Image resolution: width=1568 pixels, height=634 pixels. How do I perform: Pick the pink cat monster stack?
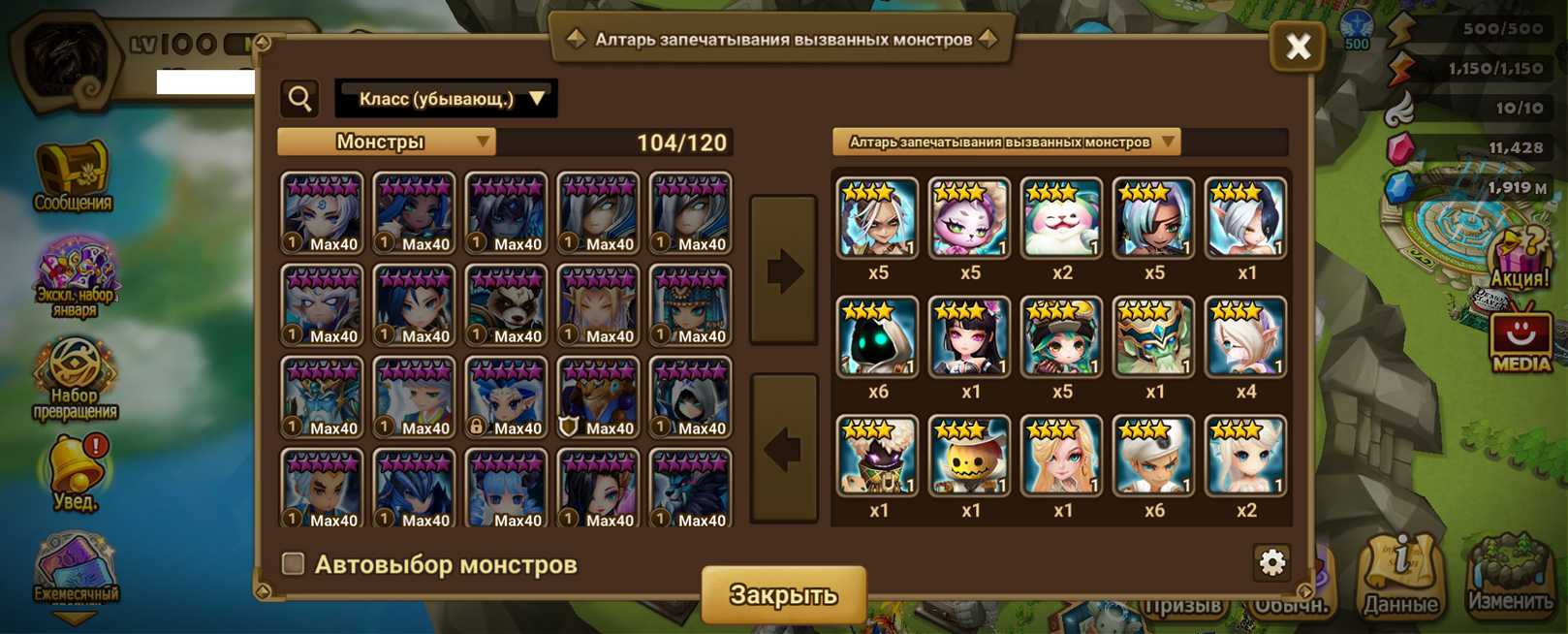(969, 218)
